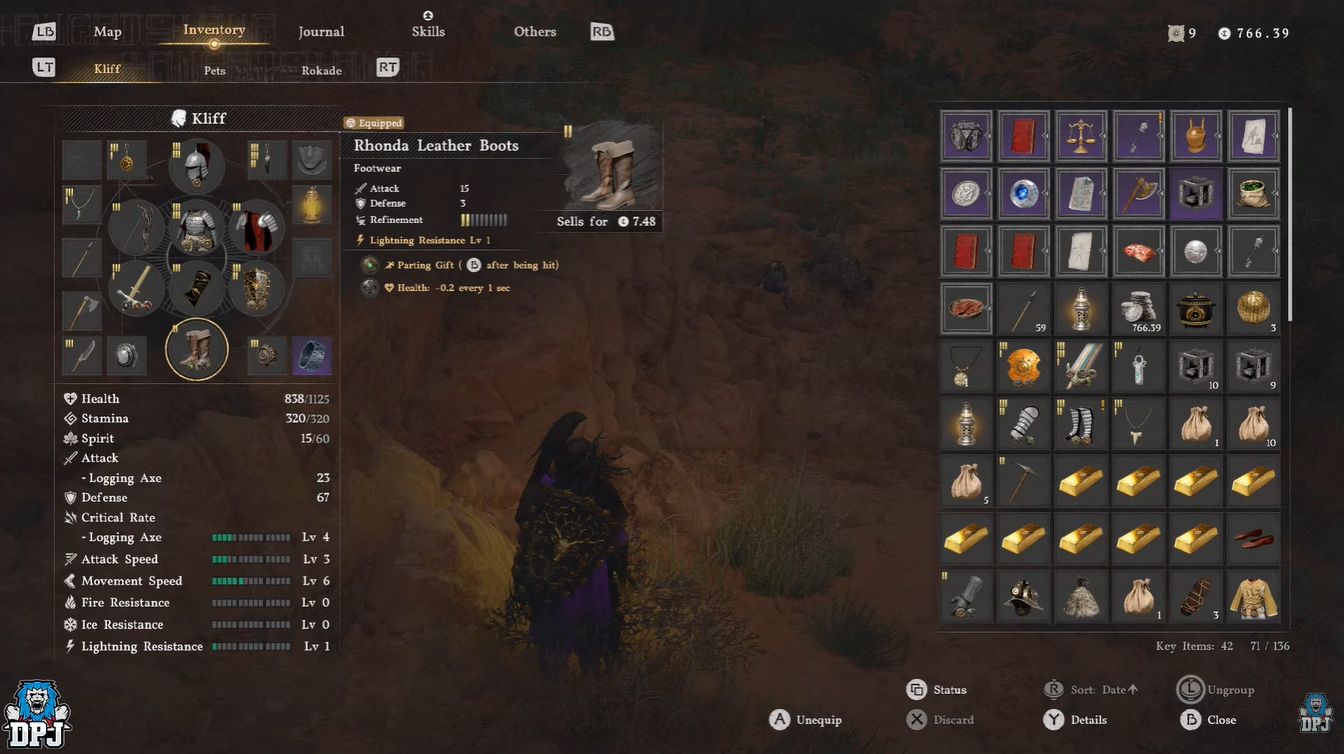
Task: Switch to the Journal tab
Action: click(x=321, y=32)
